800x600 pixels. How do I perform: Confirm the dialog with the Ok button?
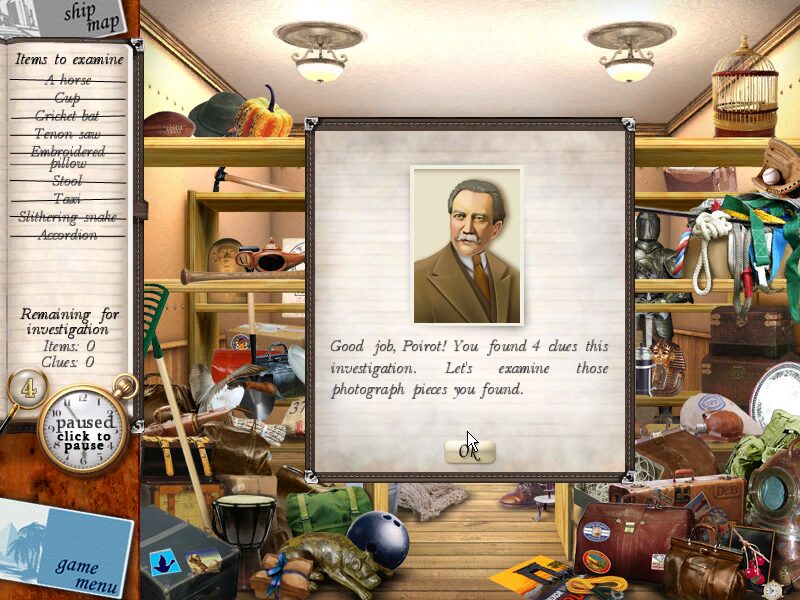click(x=469, y=452)
